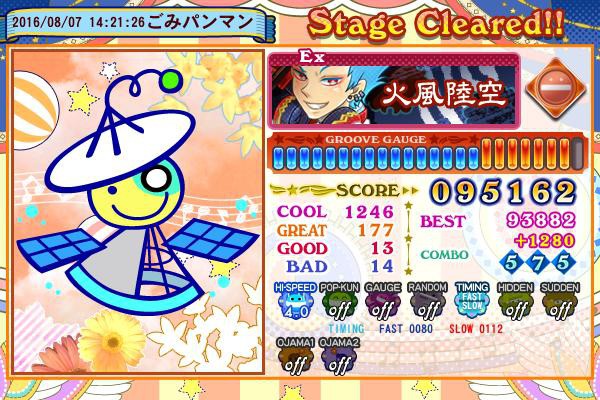Toggle the GAUGE option icon
Image resolution: width=600 pixels, height=400 pixels.
(x=382, y=304)
